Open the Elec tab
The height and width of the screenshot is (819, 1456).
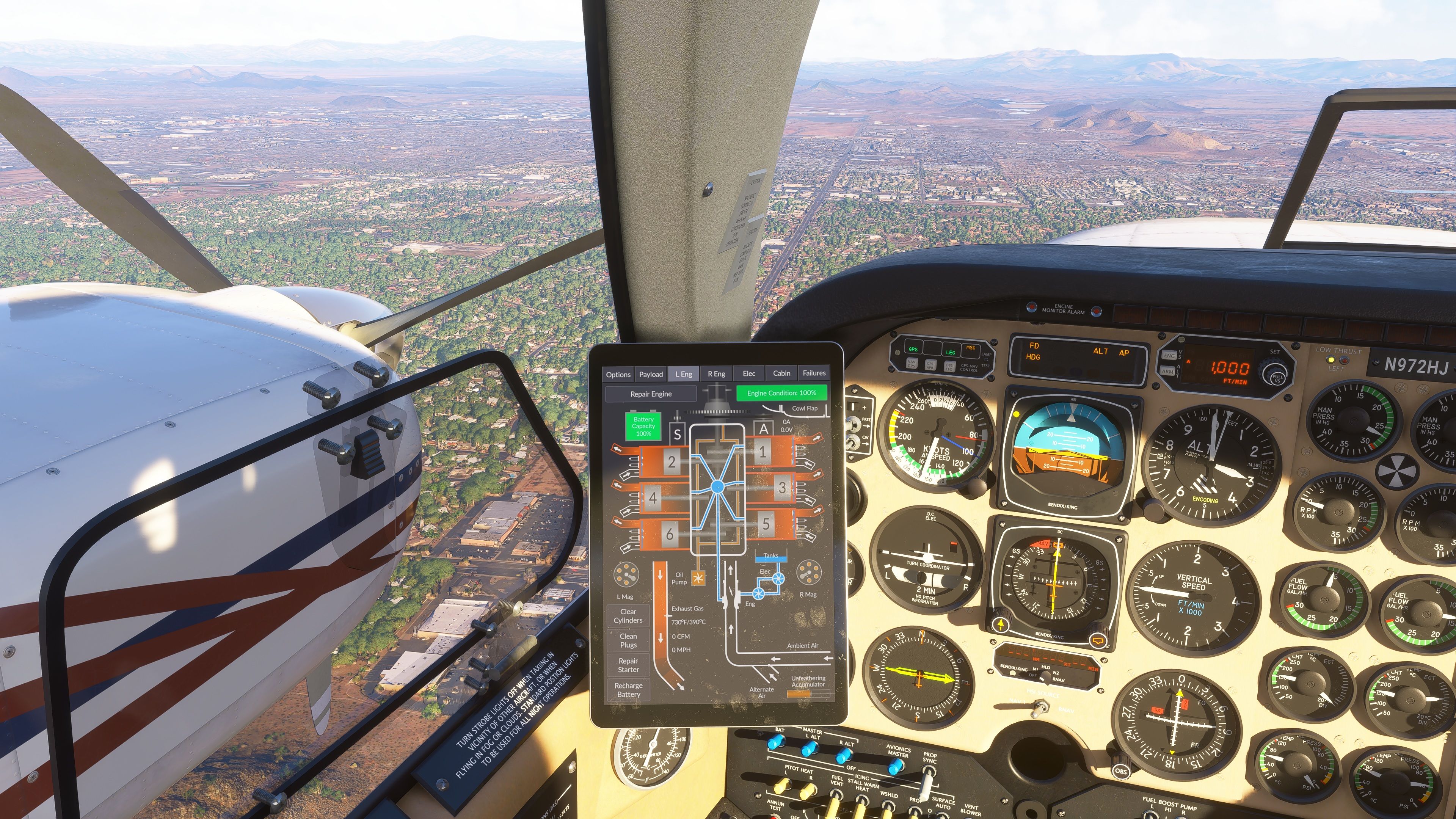(x=749, y=373)
